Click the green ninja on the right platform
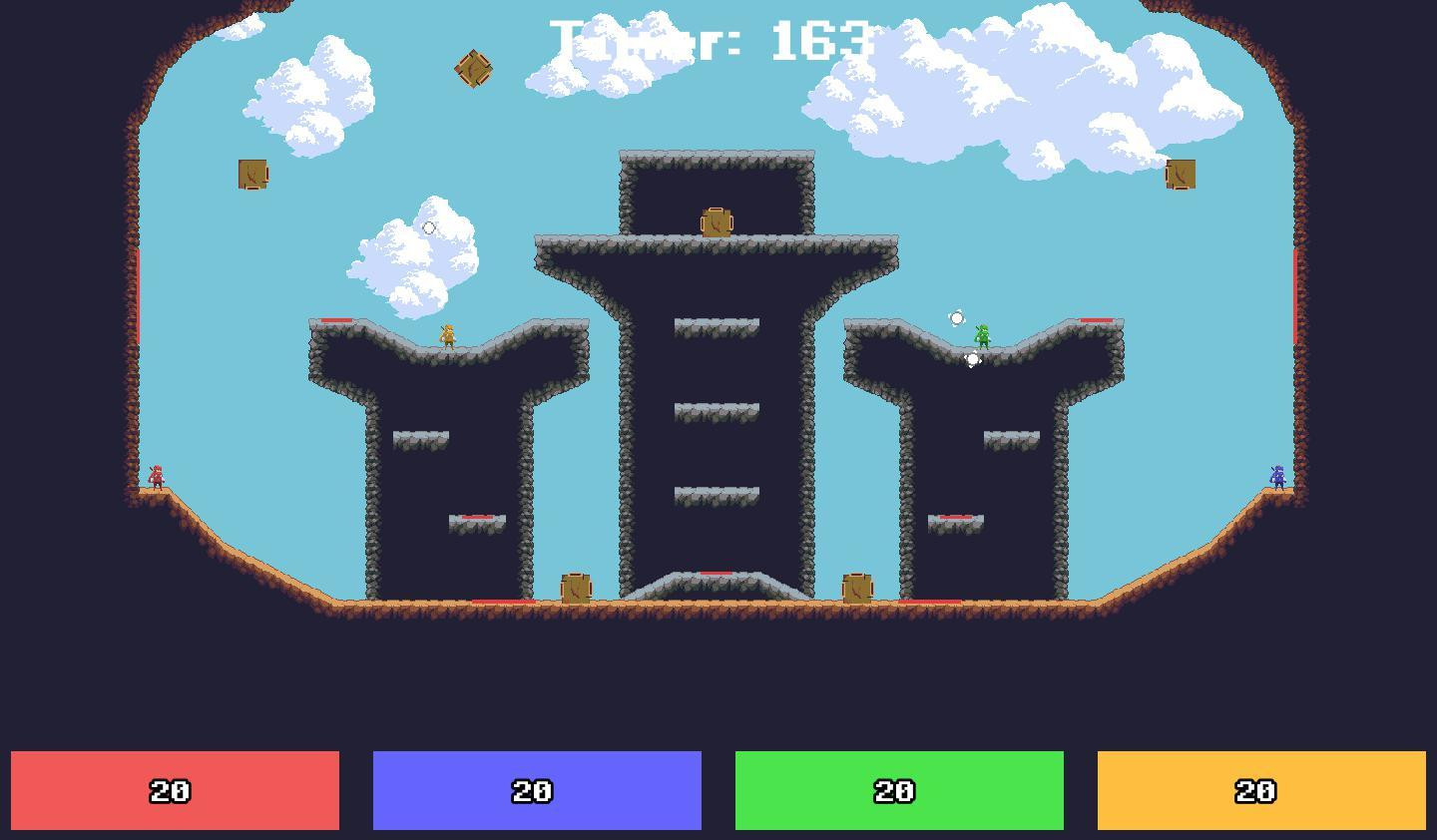1437x840 pixels. click(983, 335)
